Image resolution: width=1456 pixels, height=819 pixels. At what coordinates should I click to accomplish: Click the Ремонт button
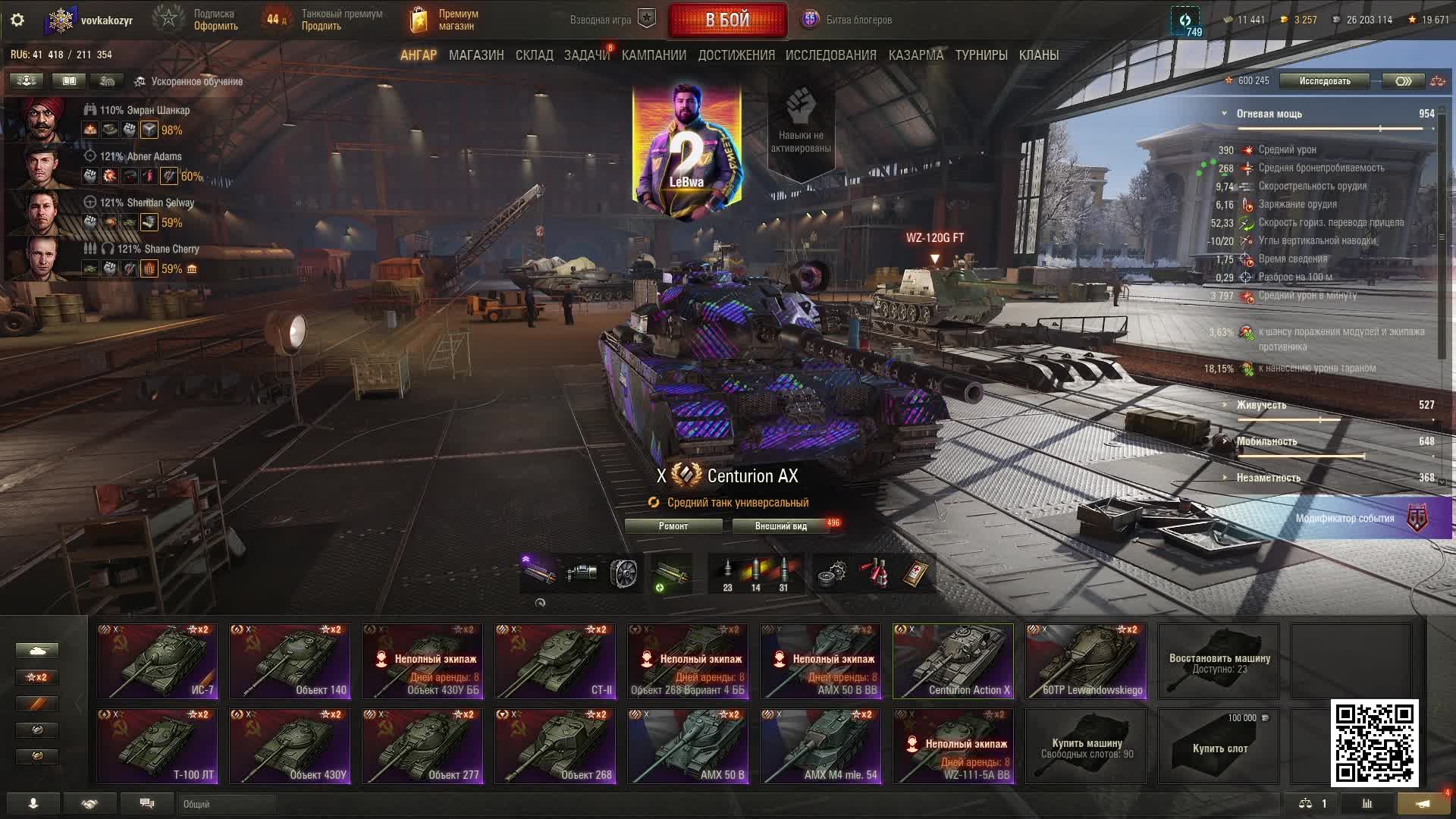tap(673, 526)
